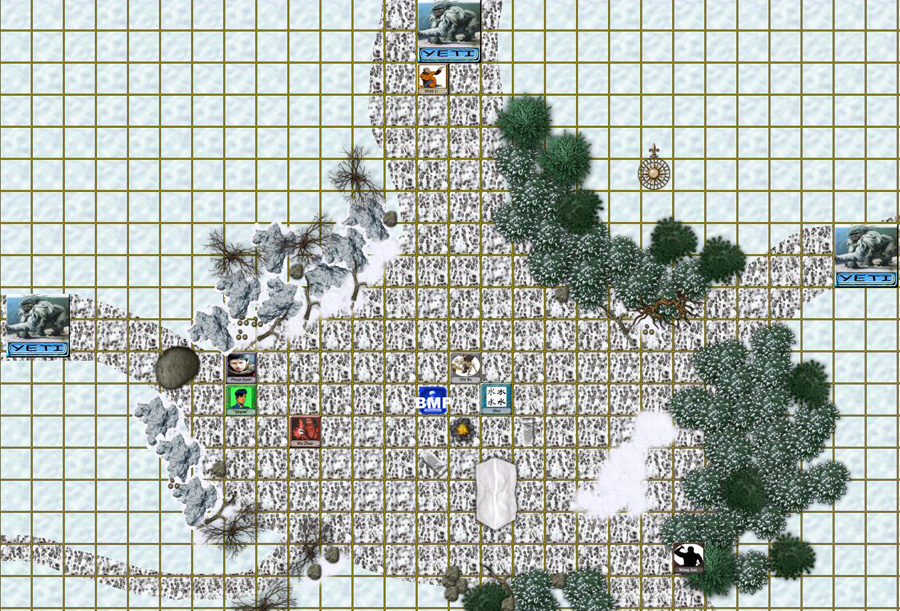900x611 pixels.
Task: Select the Yeti token at the top edge
Action: (x=449, y=31)
